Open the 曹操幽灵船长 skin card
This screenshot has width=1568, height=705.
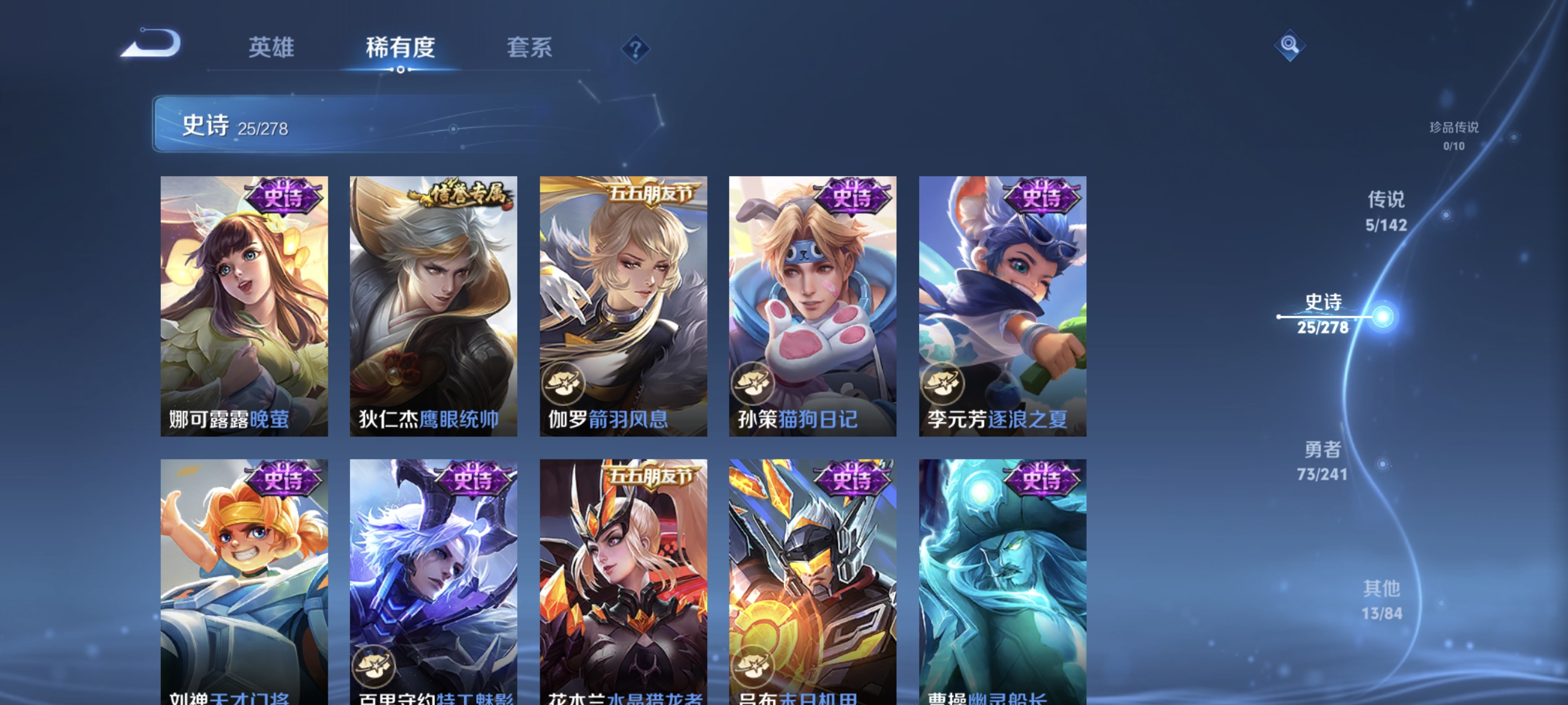1000,578
